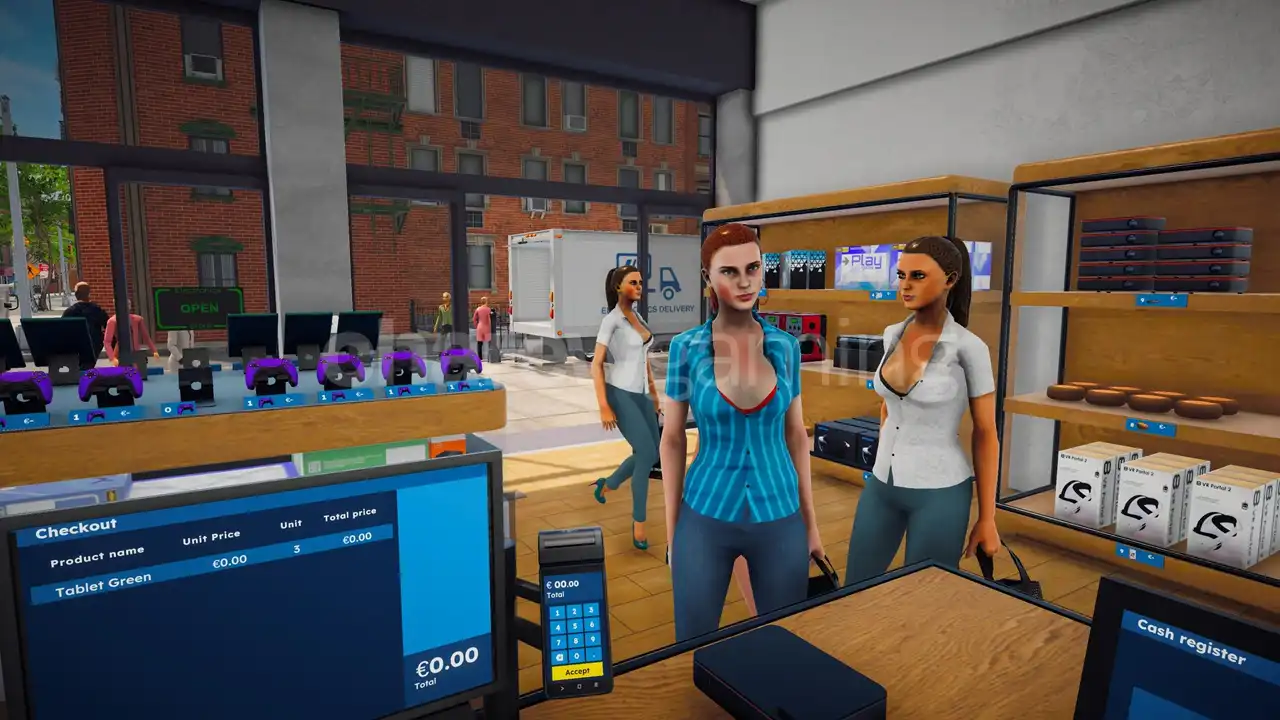Hit the 3 key on the terminal keypad

(591, 610)
